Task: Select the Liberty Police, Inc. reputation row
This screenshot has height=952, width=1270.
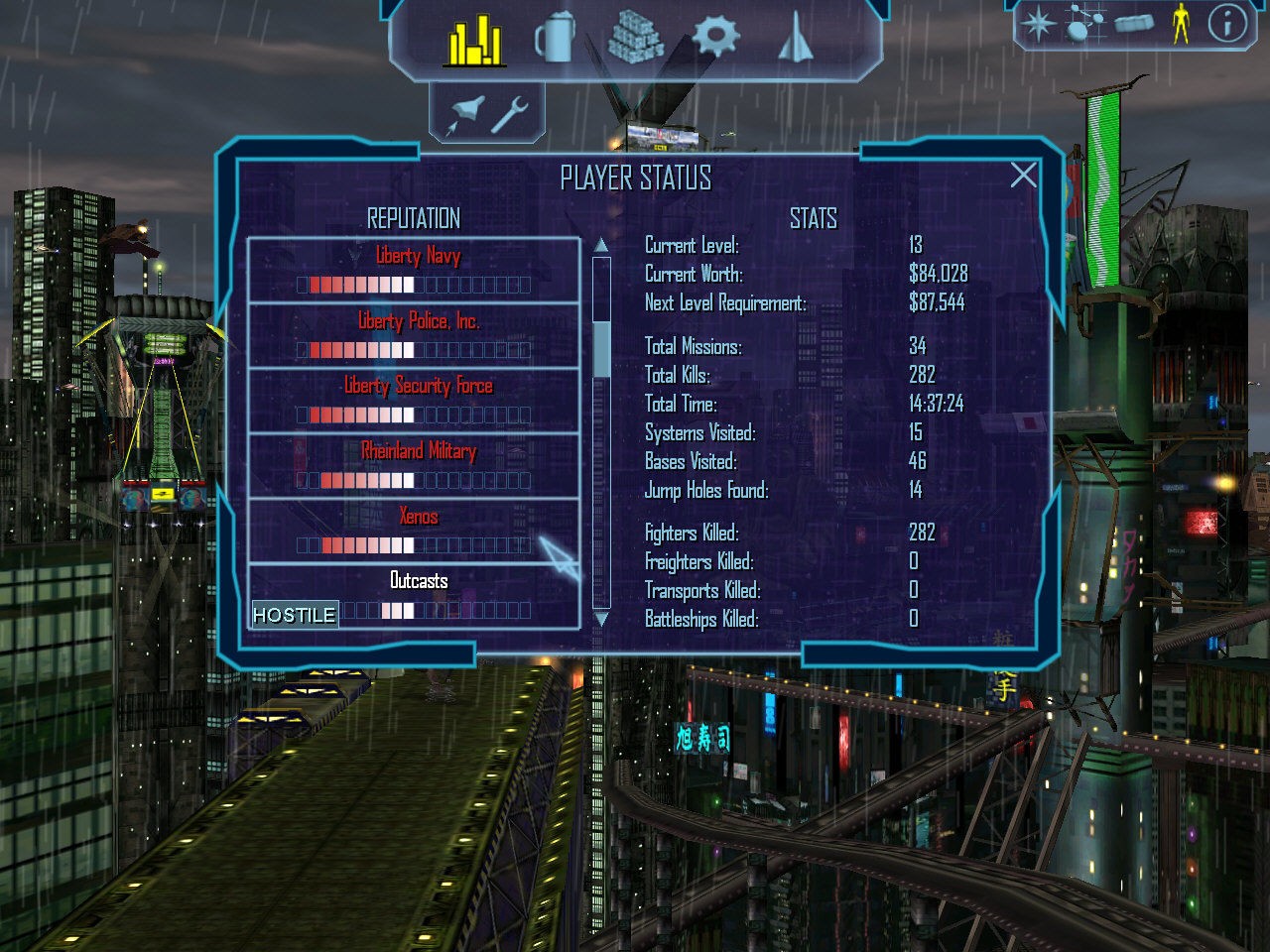Action: (413, 335)
